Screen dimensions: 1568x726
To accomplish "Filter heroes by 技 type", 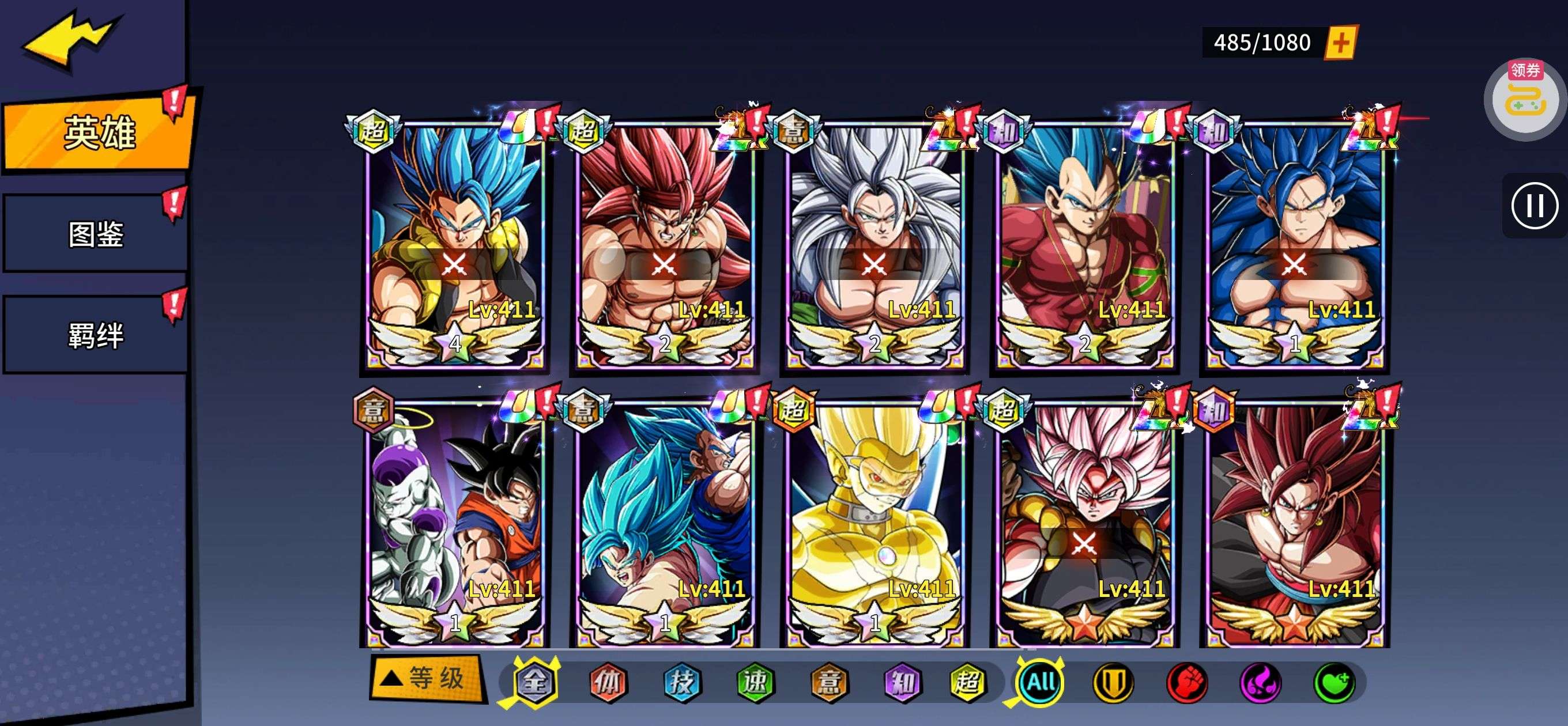I will point(681,682).
